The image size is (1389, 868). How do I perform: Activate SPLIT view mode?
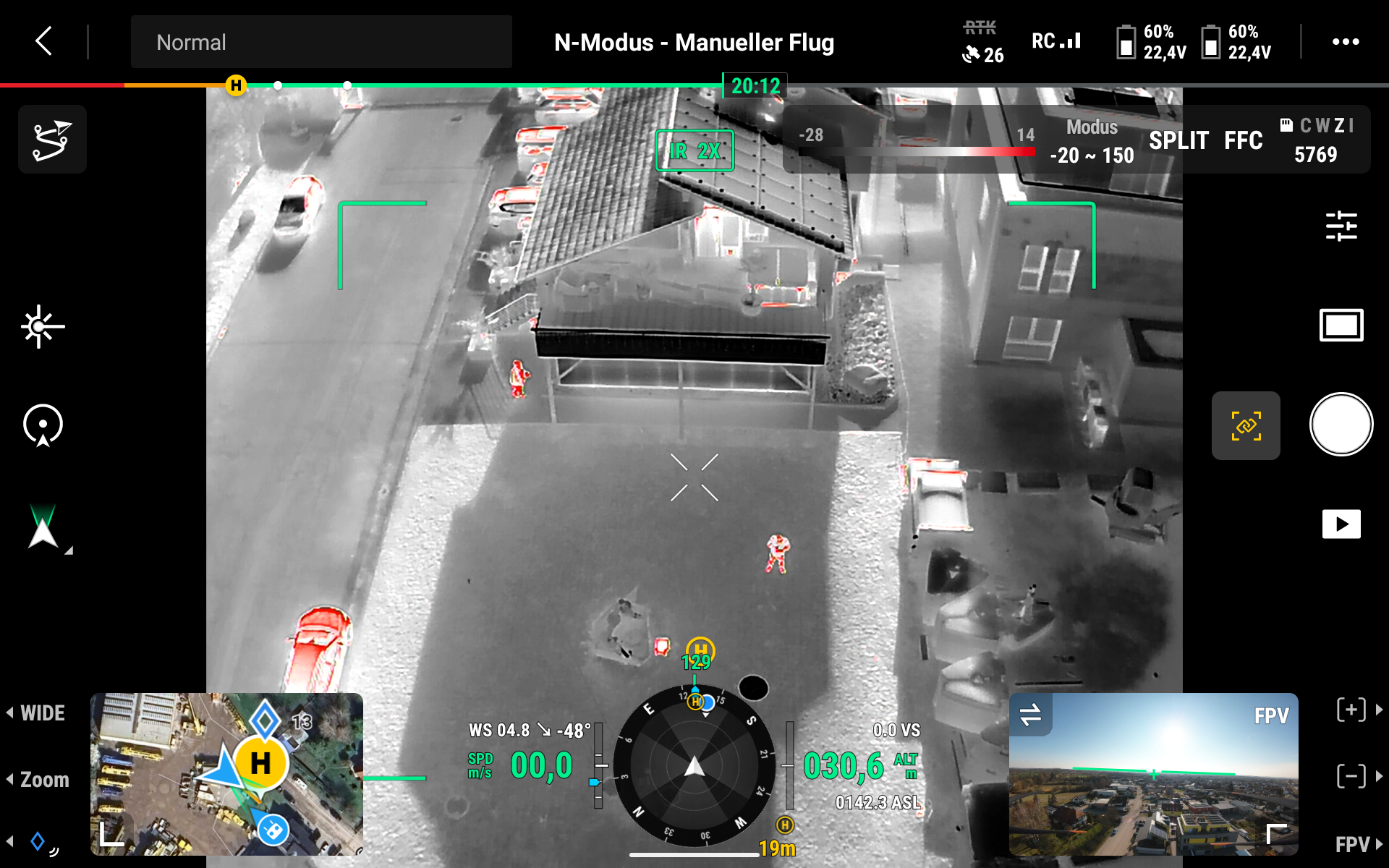click(x=1178, y=140)
